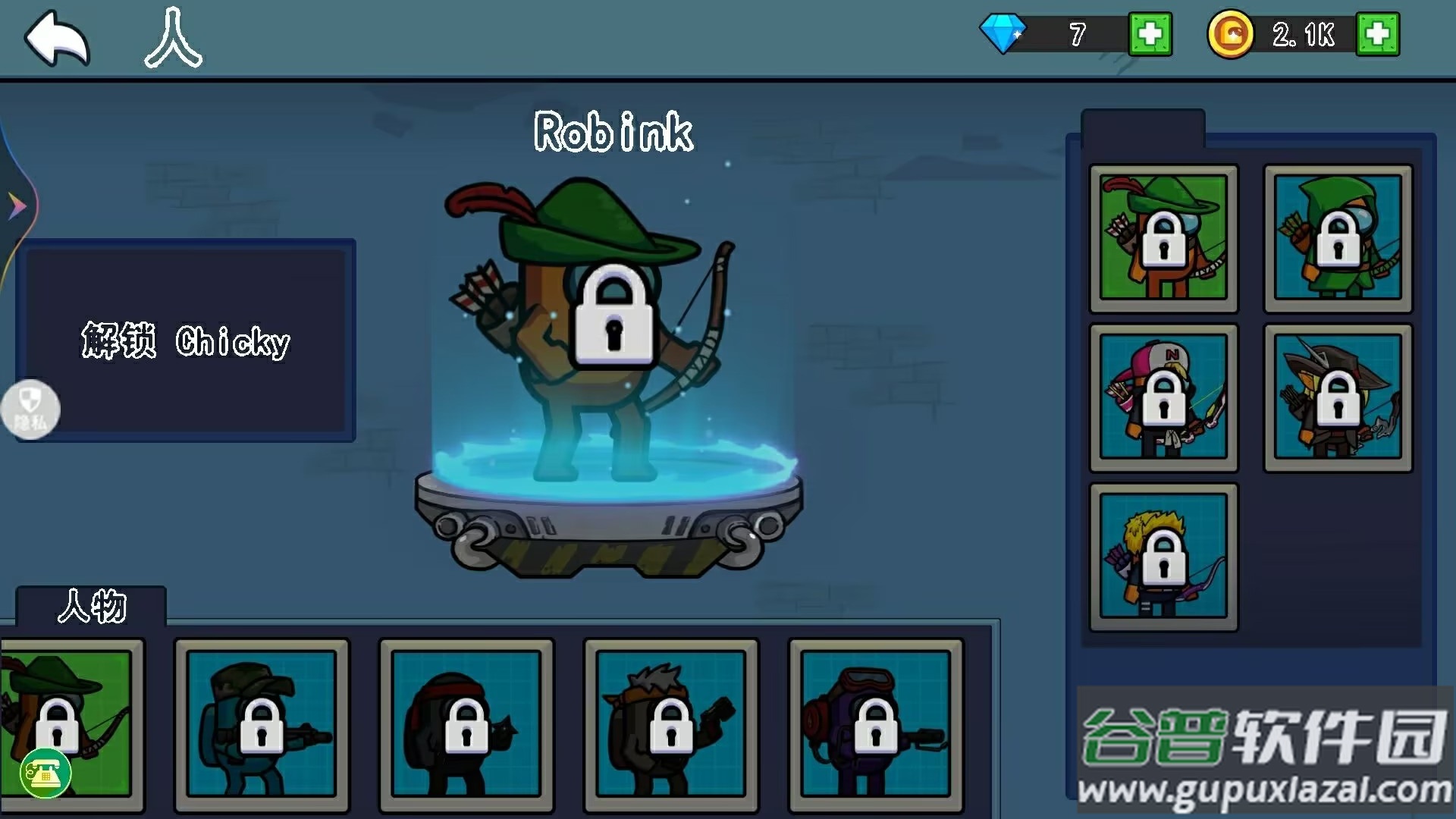Choose the green hooded archer skin

point(1338,238)
